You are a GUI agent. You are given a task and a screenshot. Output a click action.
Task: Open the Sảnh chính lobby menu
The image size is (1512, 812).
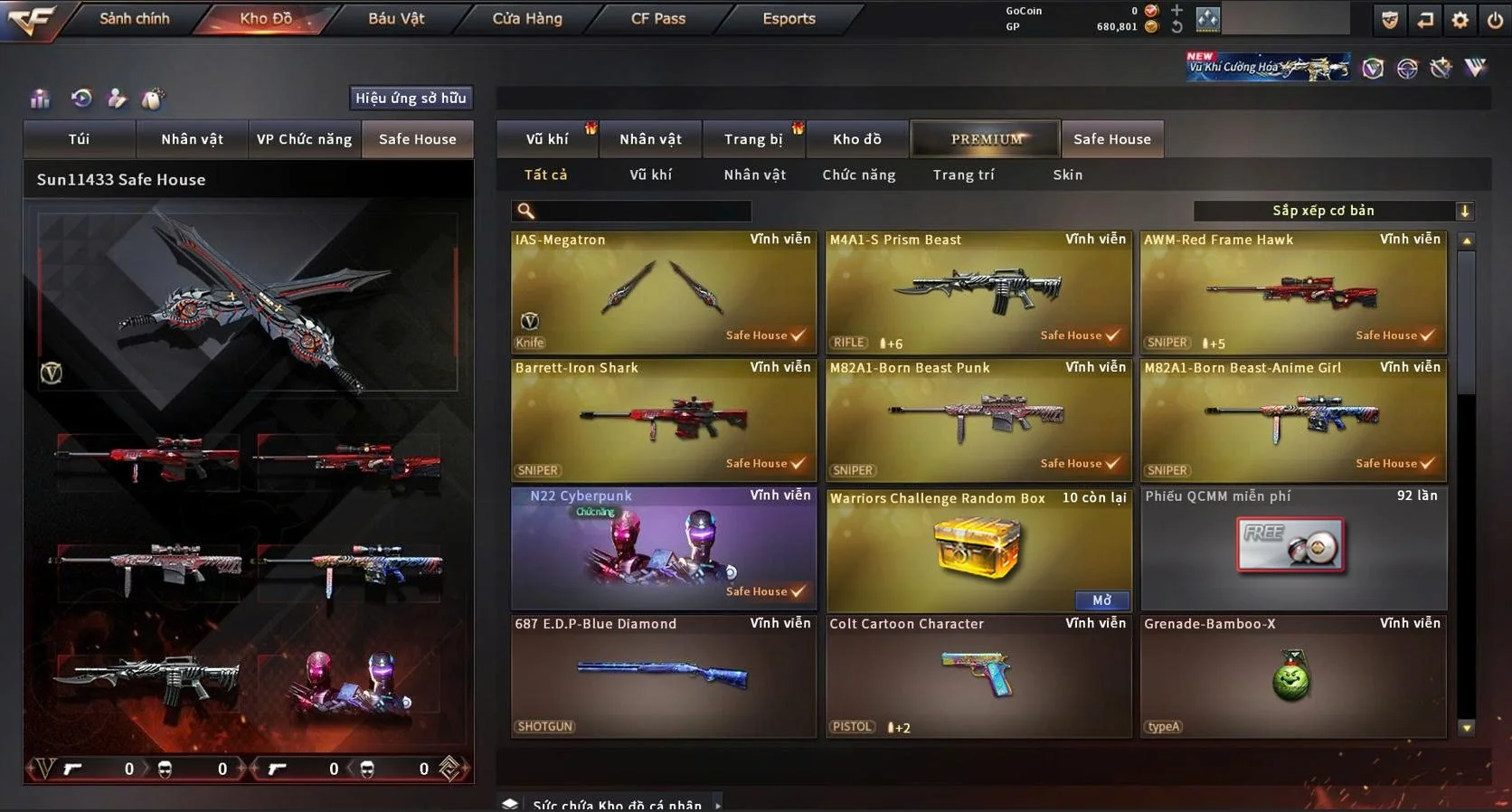coord(134,19)
